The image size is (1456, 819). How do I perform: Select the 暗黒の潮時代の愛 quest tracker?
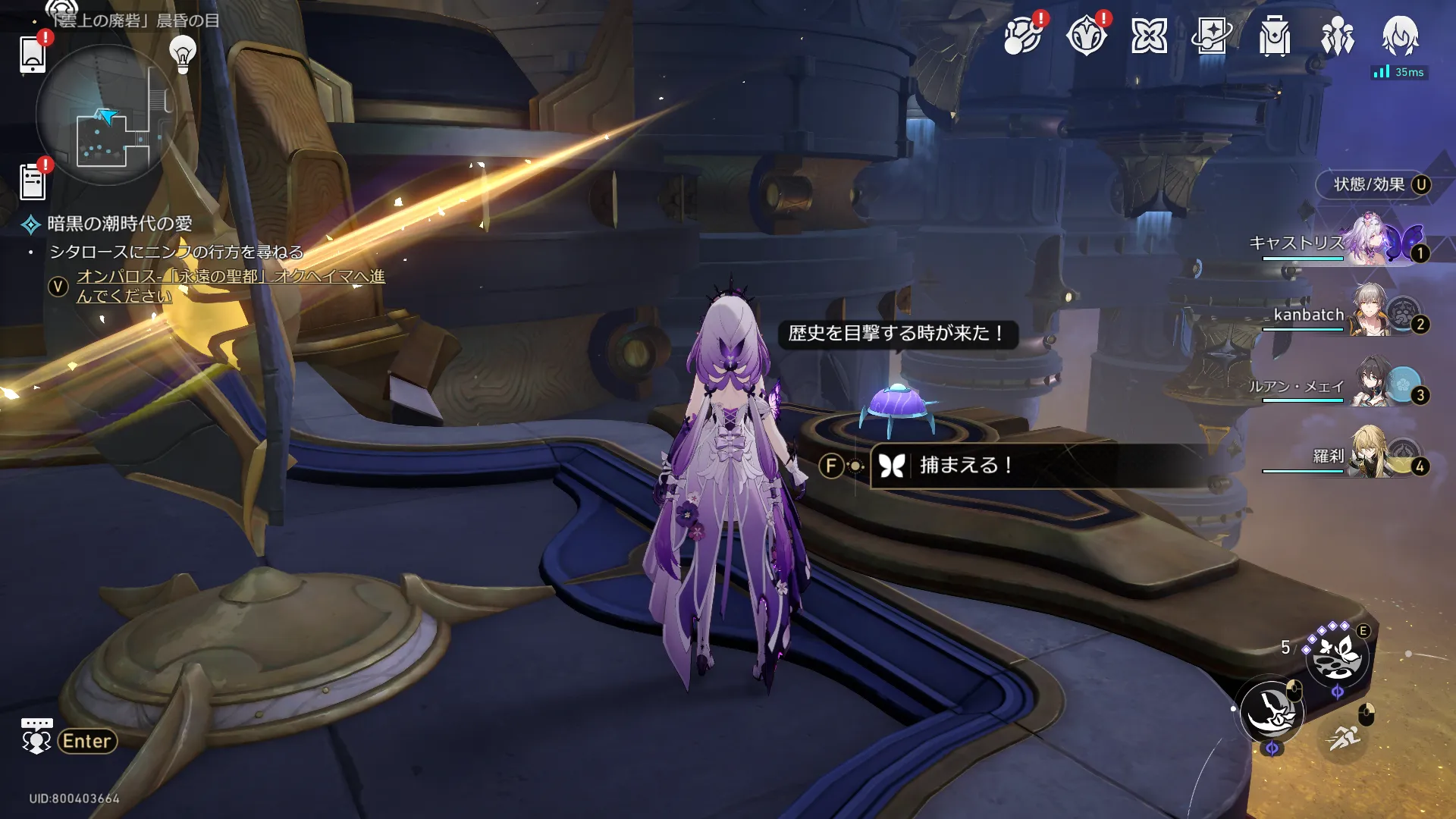point(119,224)
